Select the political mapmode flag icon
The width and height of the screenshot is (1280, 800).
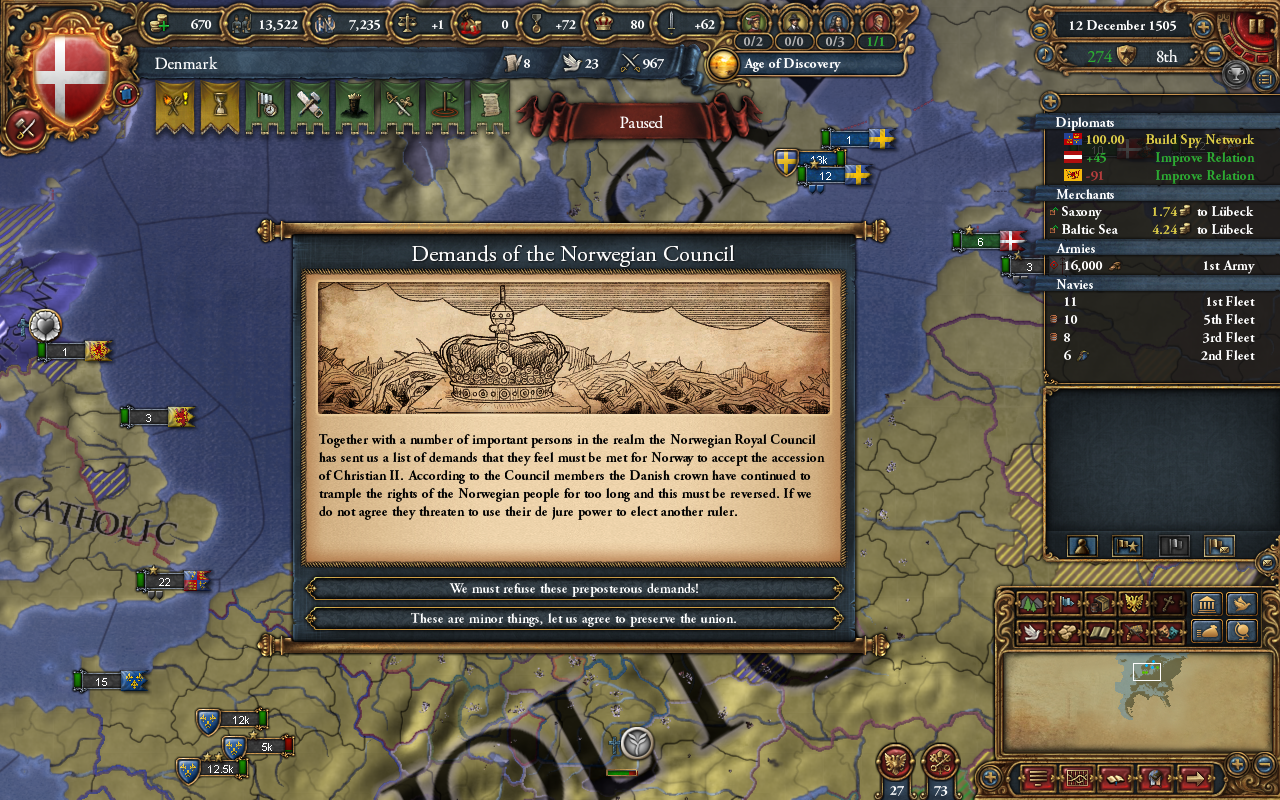pyautogui.click(x=1067, y=602)
